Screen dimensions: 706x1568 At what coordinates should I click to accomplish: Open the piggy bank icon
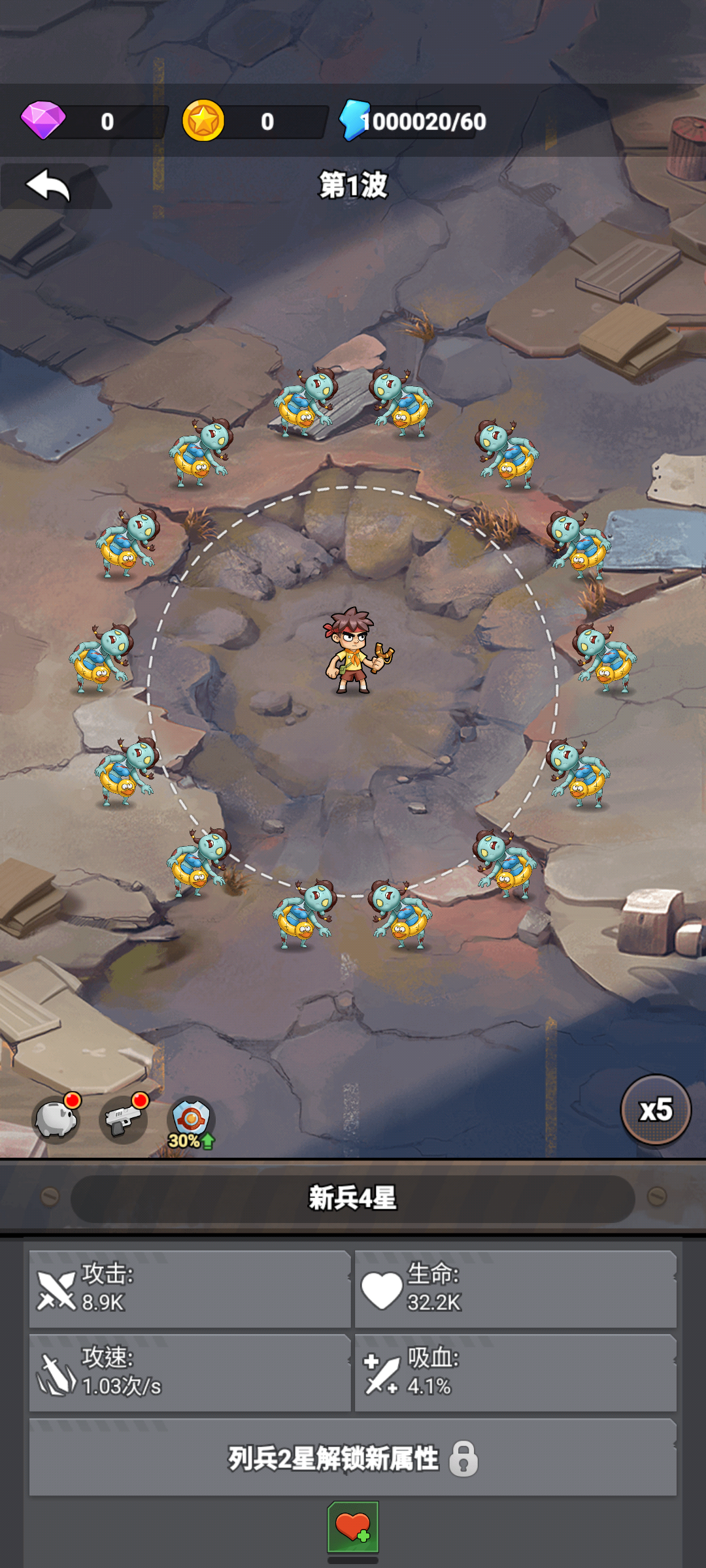coord(57,1120)
